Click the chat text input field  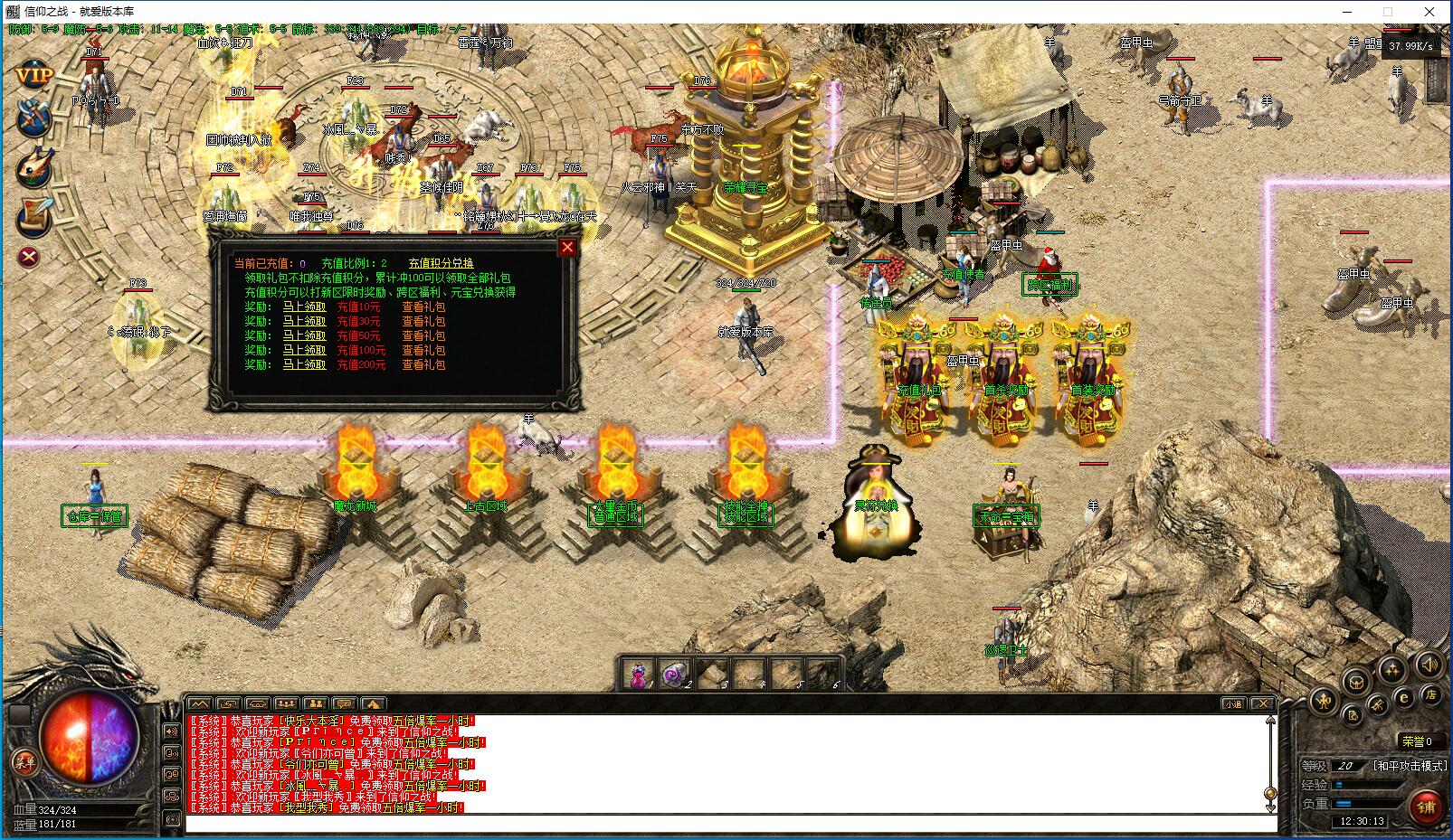pos(724,823)
